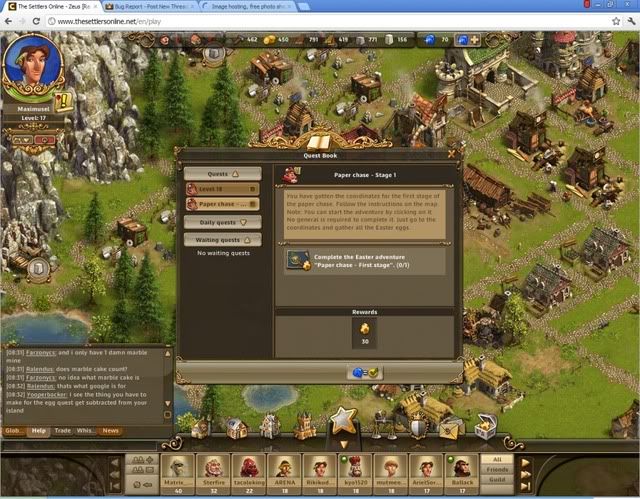
Task: Select the Level 18 quest entry
Action: click(x=222, y=188)
